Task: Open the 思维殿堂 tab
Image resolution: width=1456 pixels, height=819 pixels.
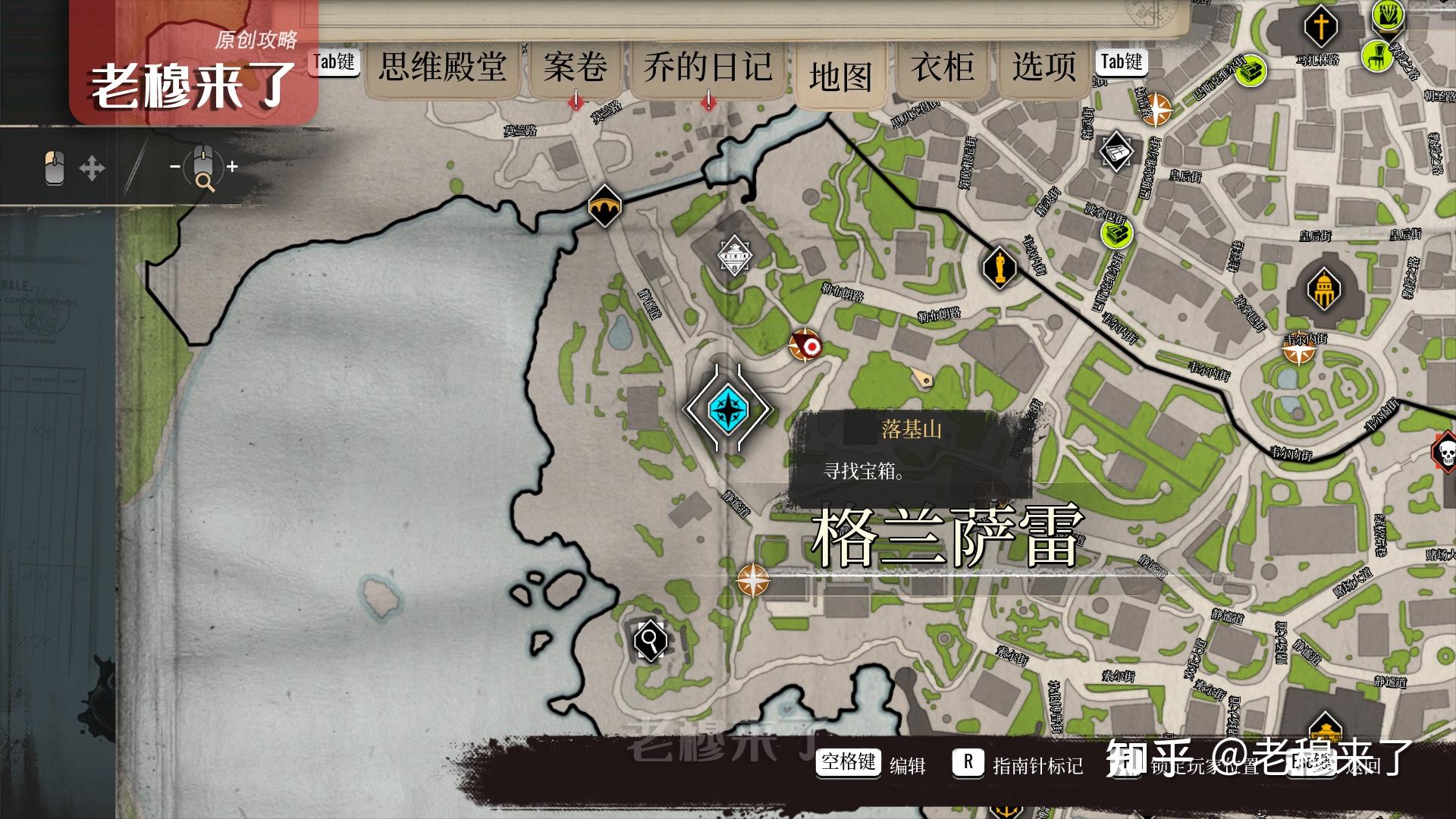Action: coord(443,67)
